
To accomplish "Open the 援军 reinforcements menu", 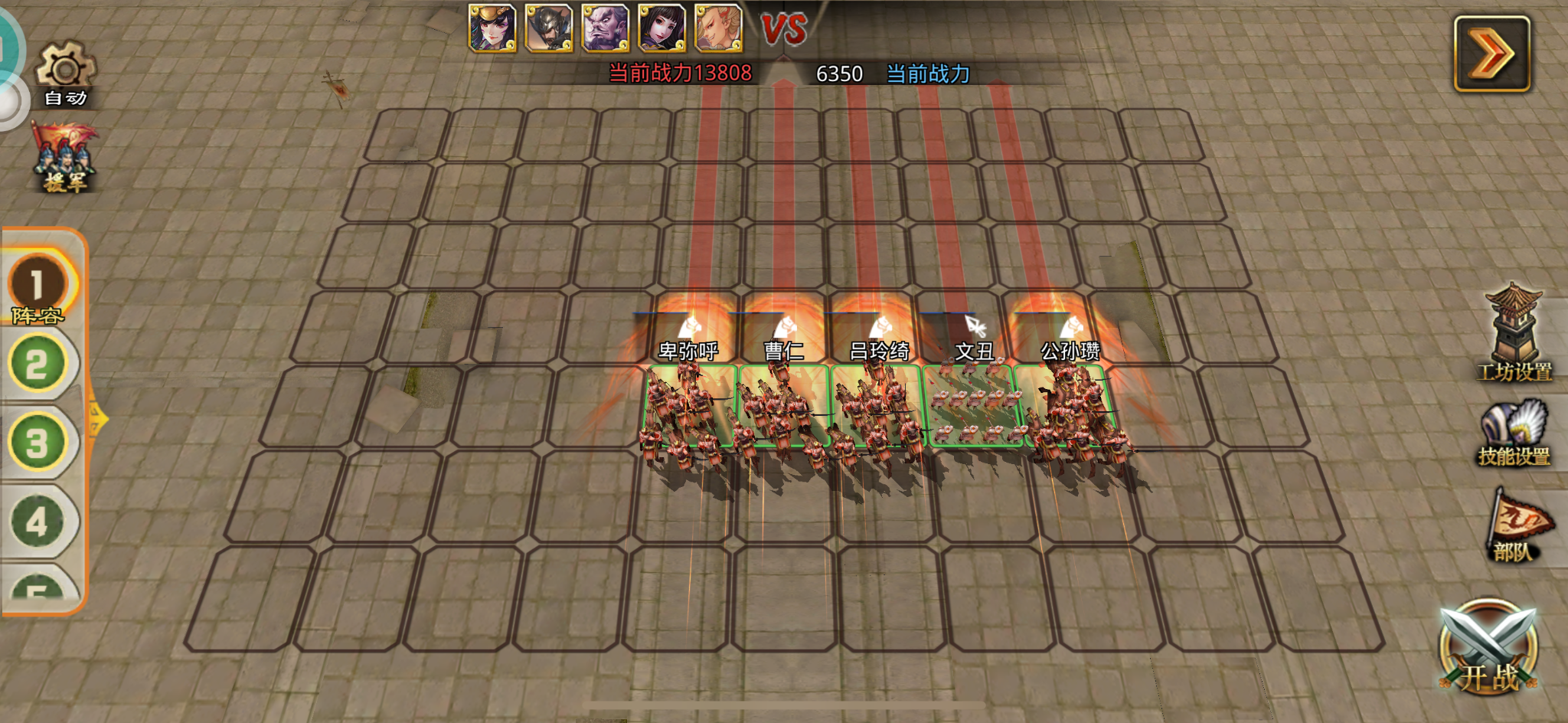I will pos(65,159).
